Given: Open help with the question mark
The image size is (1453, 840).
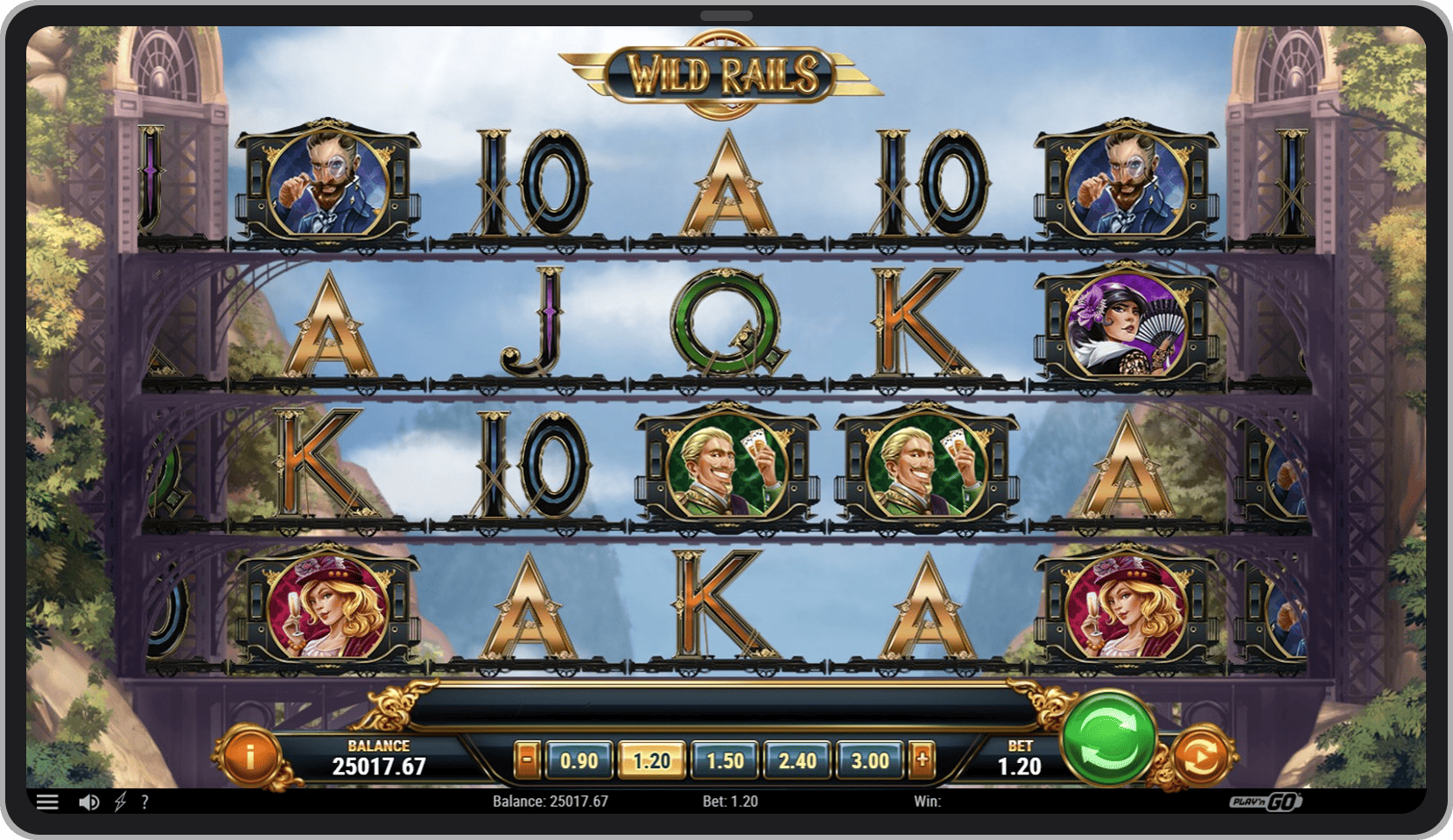Looking at the screenshot, I should tap(144, 801).
